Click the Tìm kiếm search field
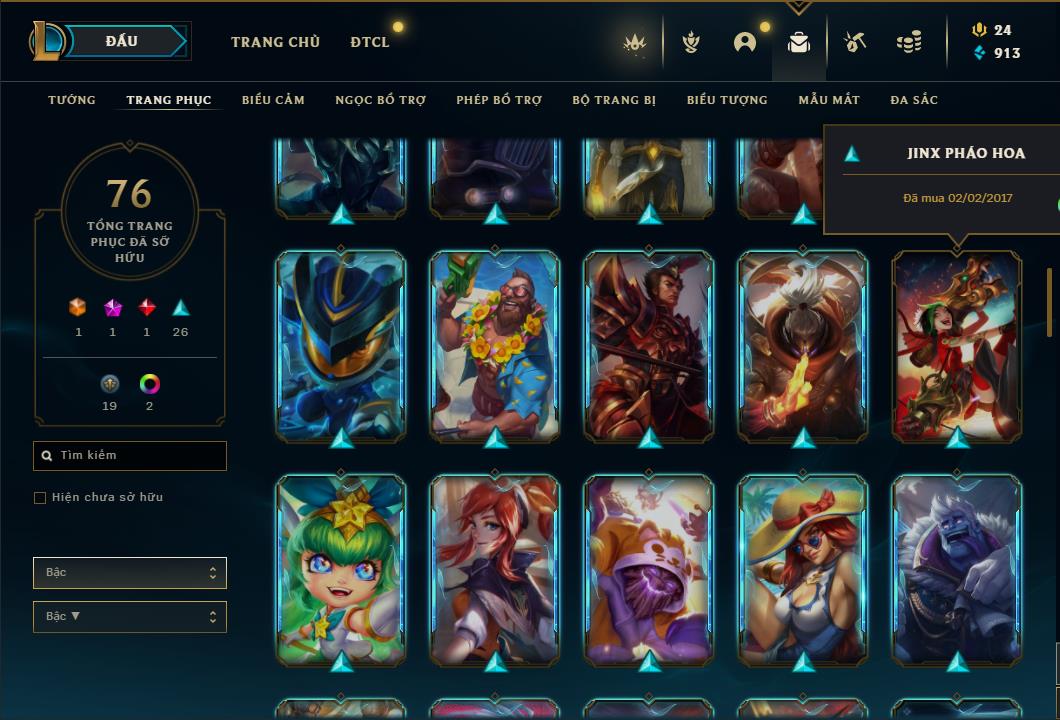This screenshot has height=720, width=1060. [130, 456]
